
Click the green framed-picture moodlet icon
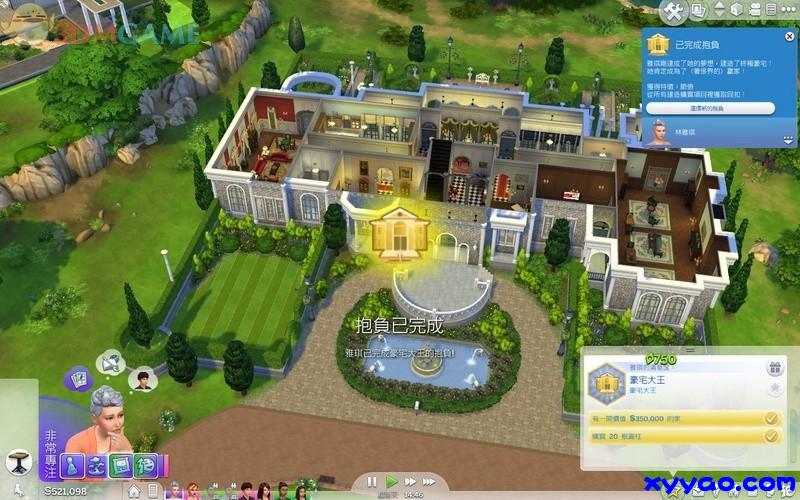[x=121, y=463]
